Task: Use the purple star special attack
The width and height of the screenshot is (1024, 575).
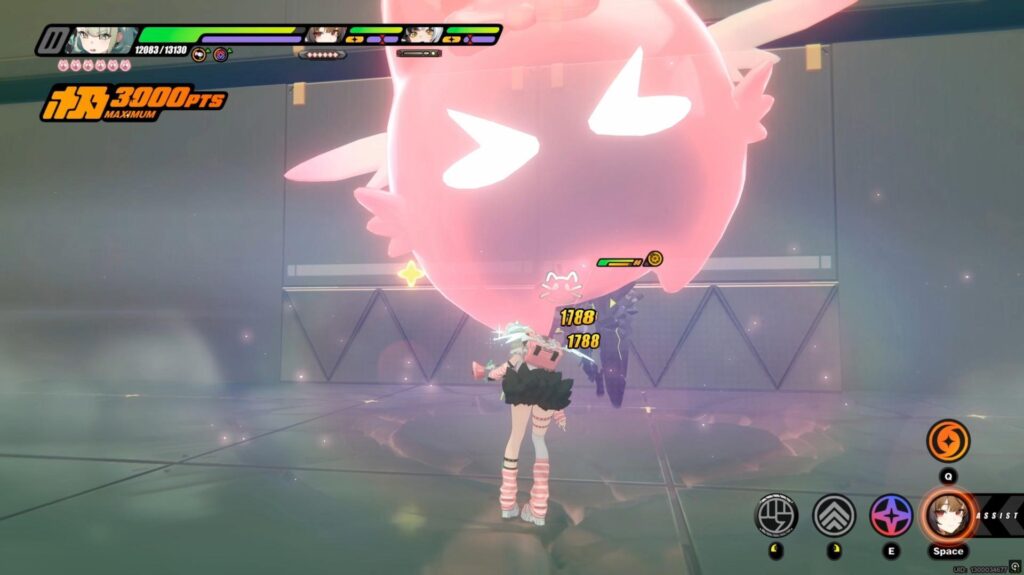Action: click(x=891, y=515)
